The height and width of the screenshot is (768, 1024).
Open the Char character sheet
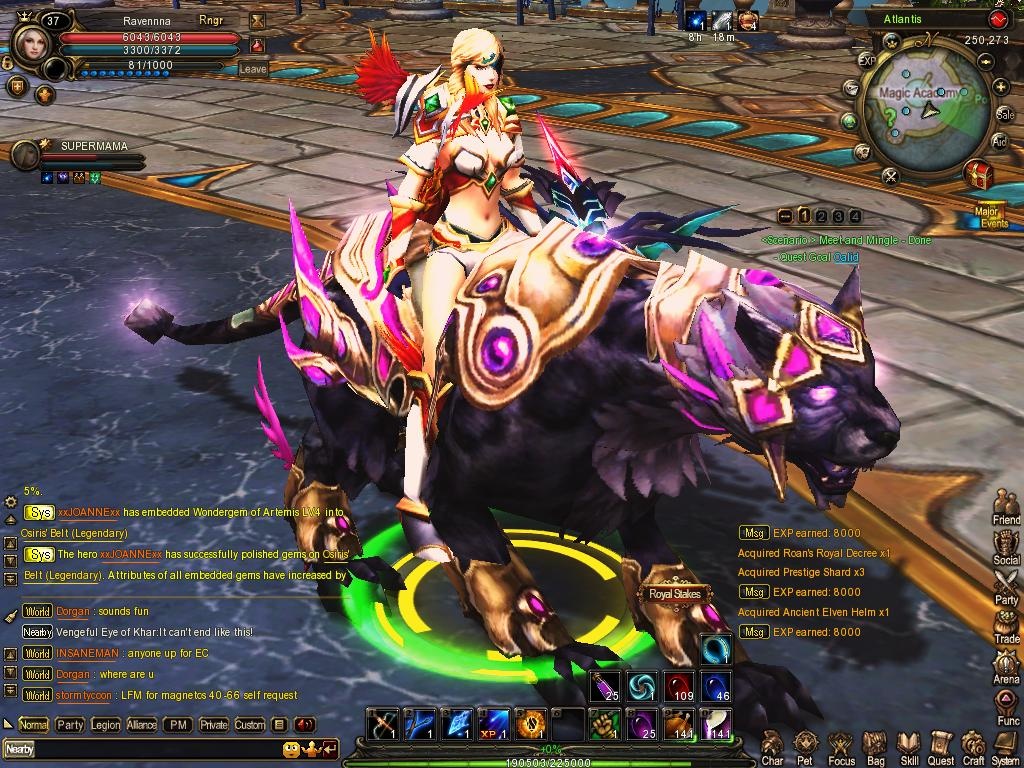point(772,745)
